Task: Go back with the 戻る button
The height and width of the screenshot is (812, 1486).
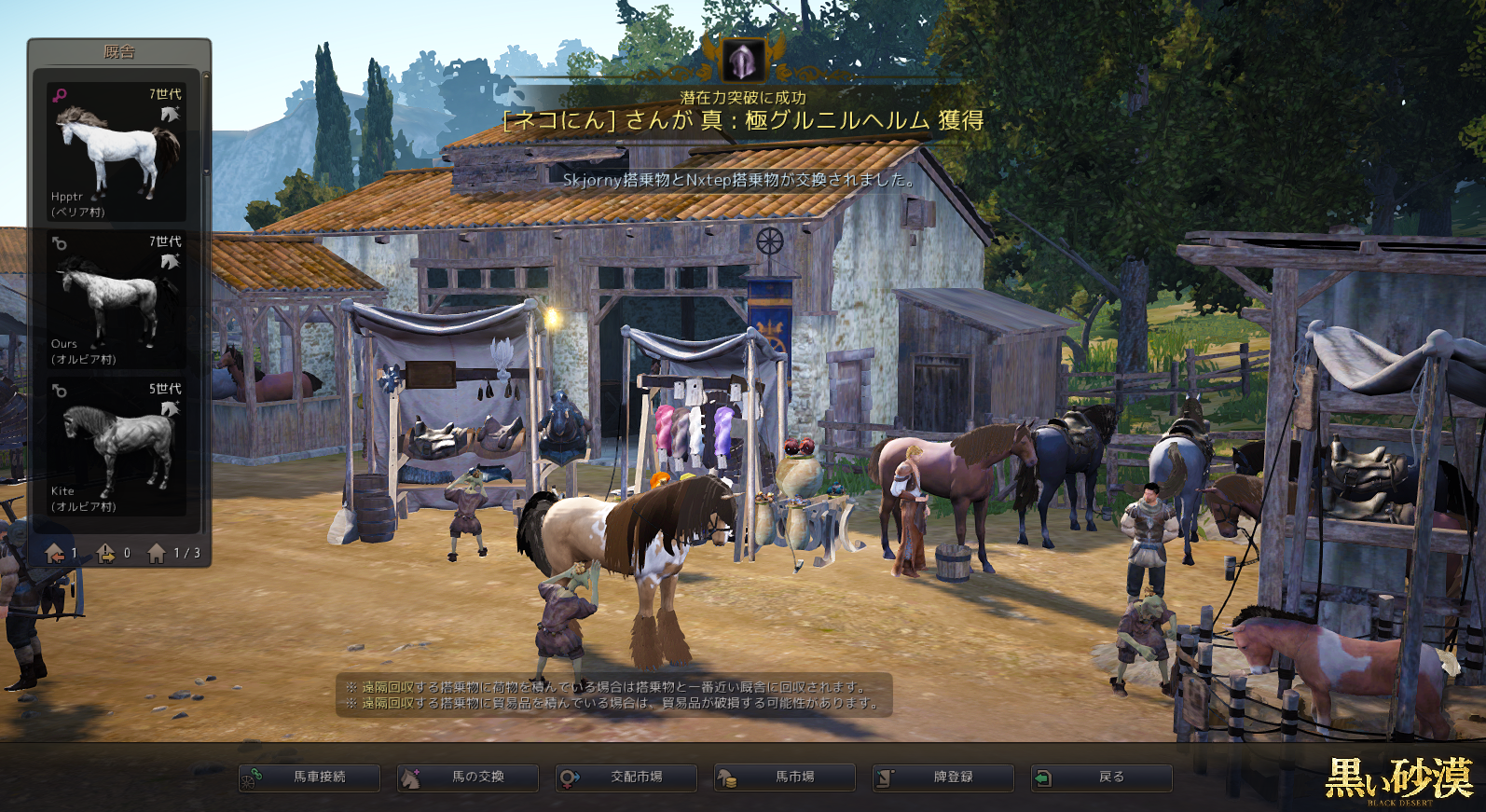Action: 1102,778
